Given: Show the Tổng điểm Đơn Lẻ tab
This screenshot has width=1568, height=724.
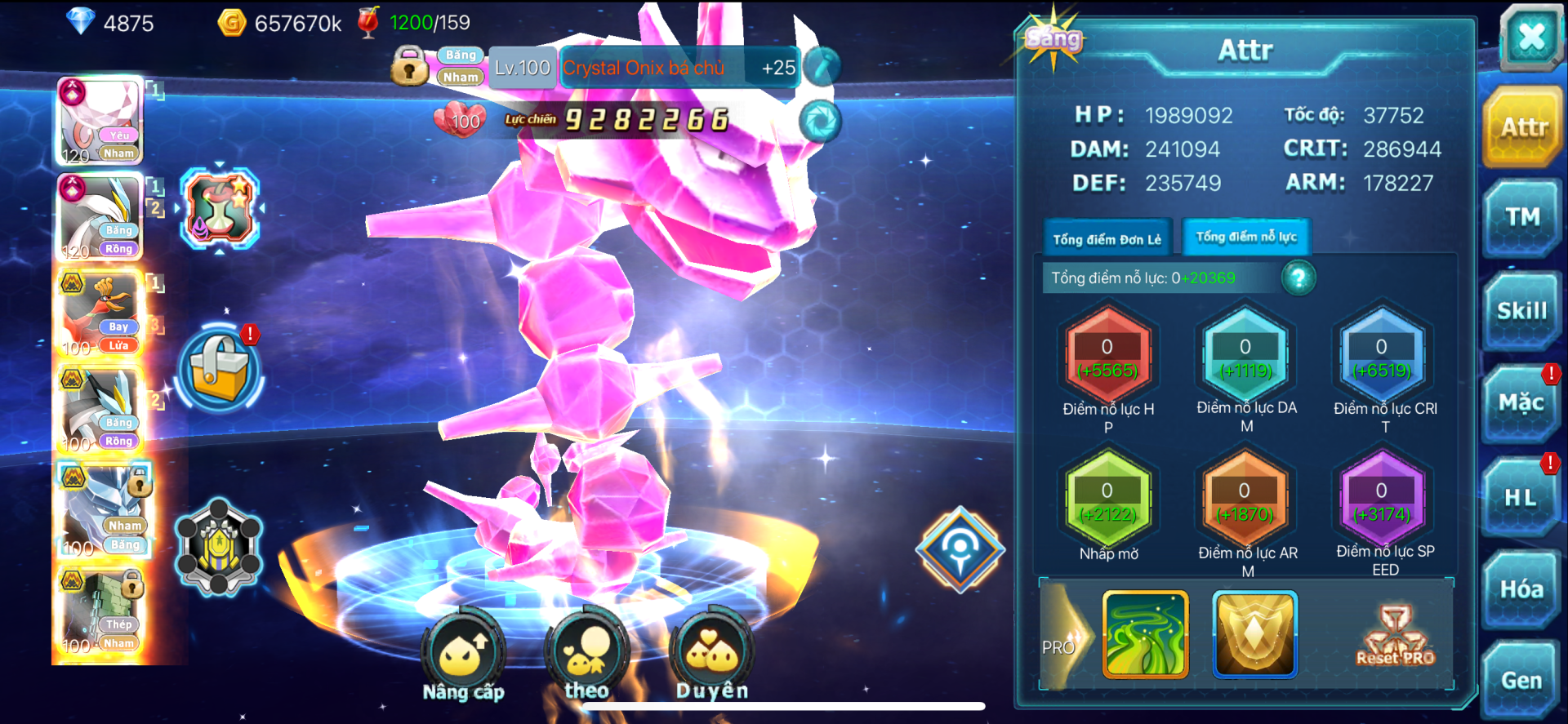Looking at the screenshot, I should [x=1107, y=238].
